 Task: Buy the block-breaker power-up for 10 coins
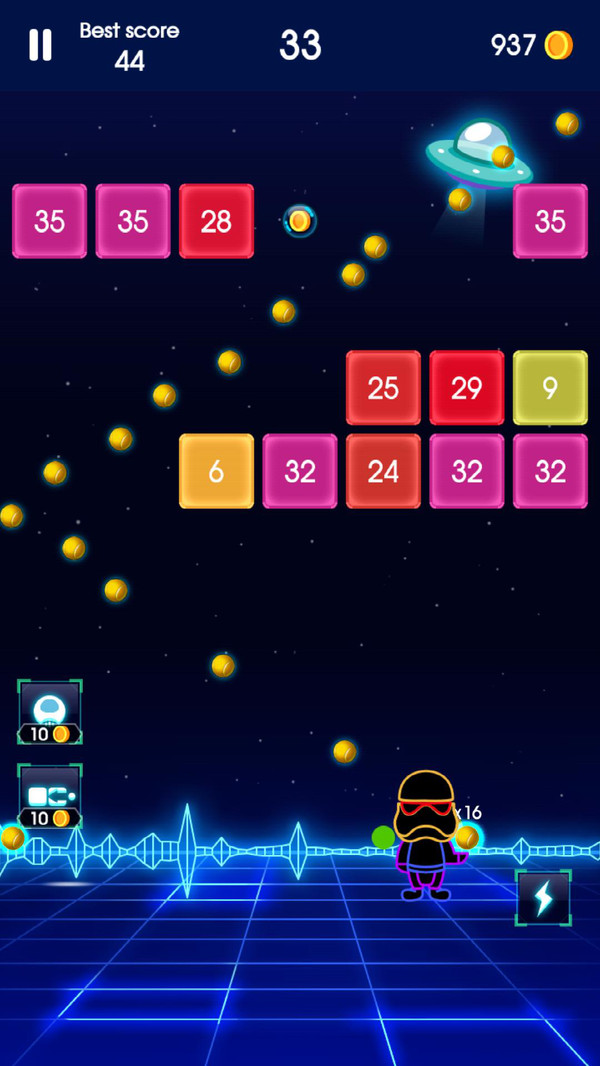click(50, 797)
